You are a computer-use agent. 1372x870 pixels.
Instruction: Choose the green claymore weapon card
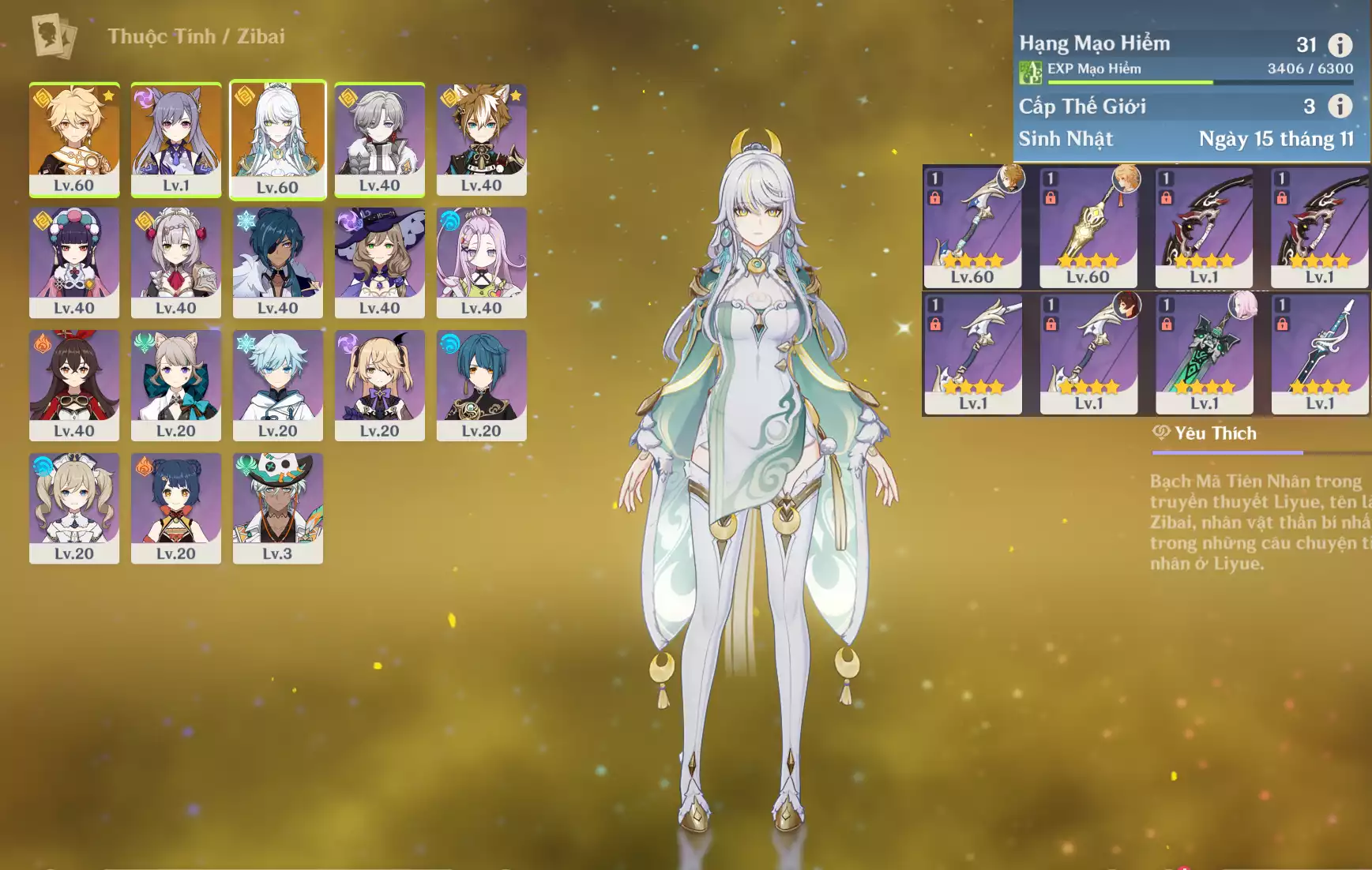point(1204,354)
